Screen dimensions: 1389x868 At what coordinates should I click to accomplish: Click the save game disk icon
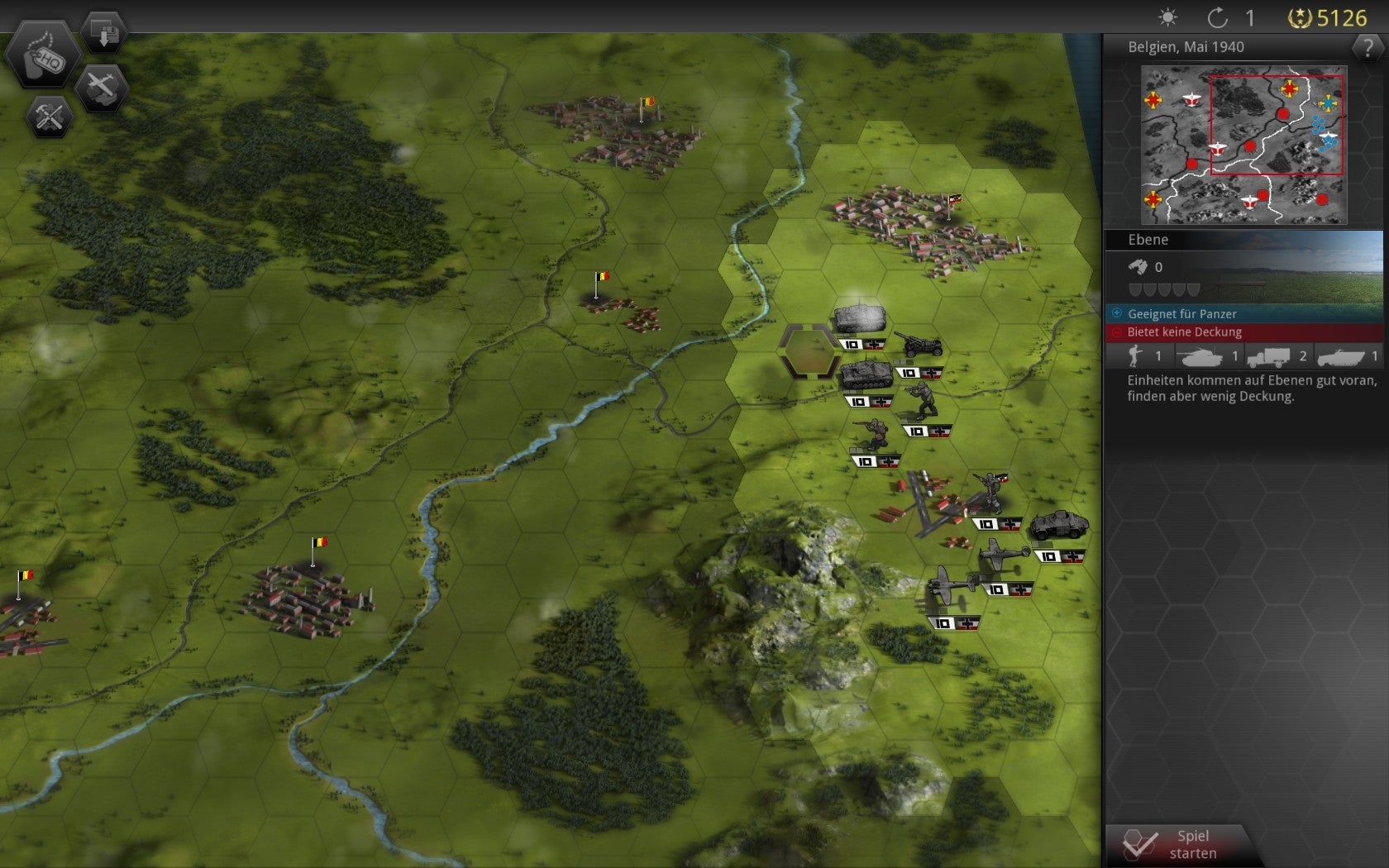[x=103, y=31]
